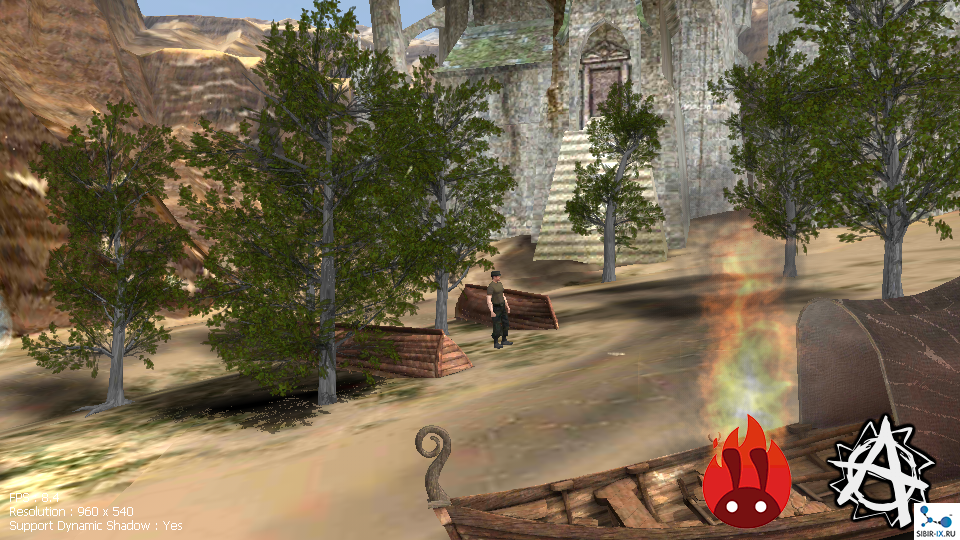Click the red AnTuTu flame logo
This screenshot has width=960, height=540.
coord(746,477)
